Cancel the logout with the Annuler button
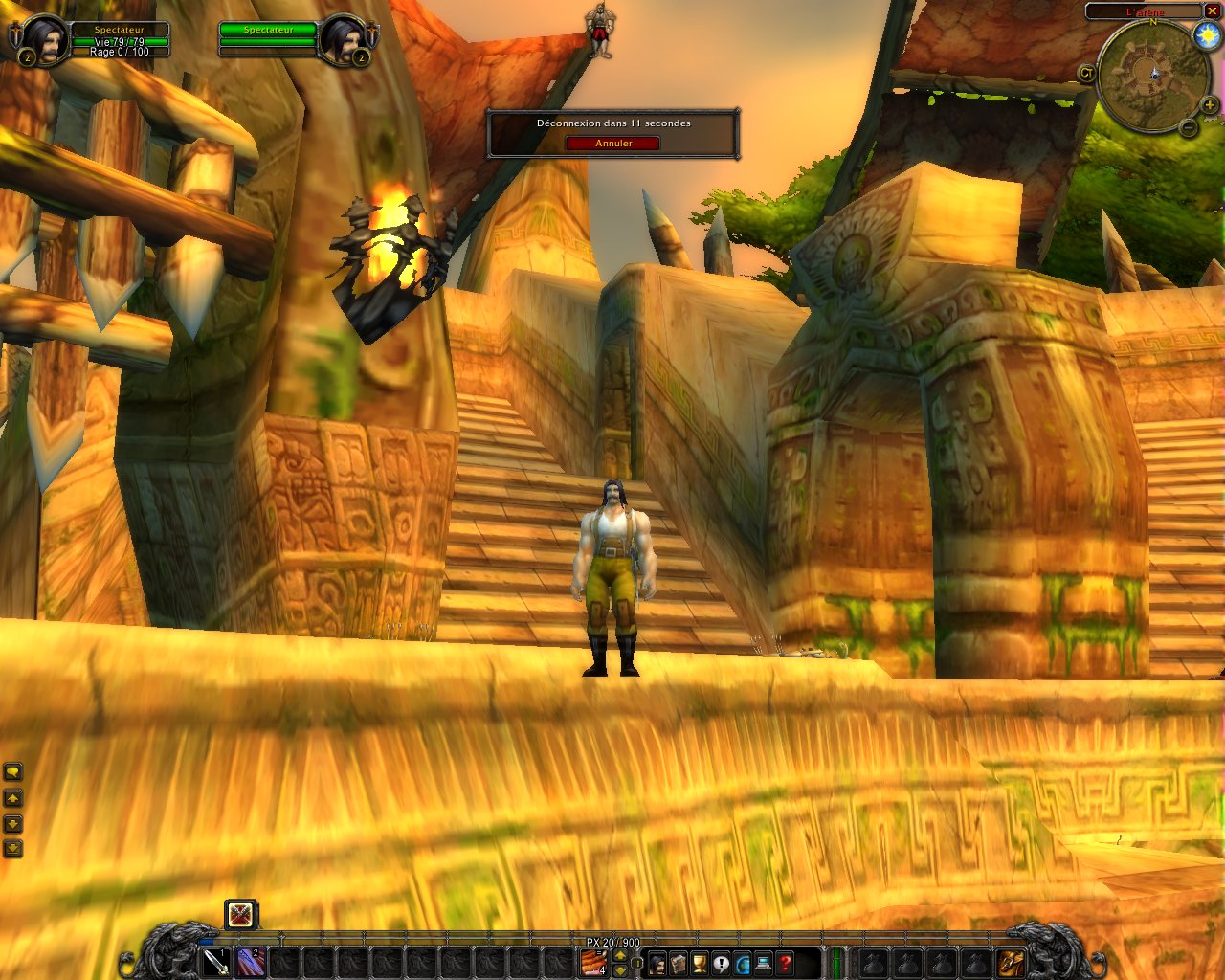Image resolution: width=1225 pixels, height=980 pixels. 612,144
